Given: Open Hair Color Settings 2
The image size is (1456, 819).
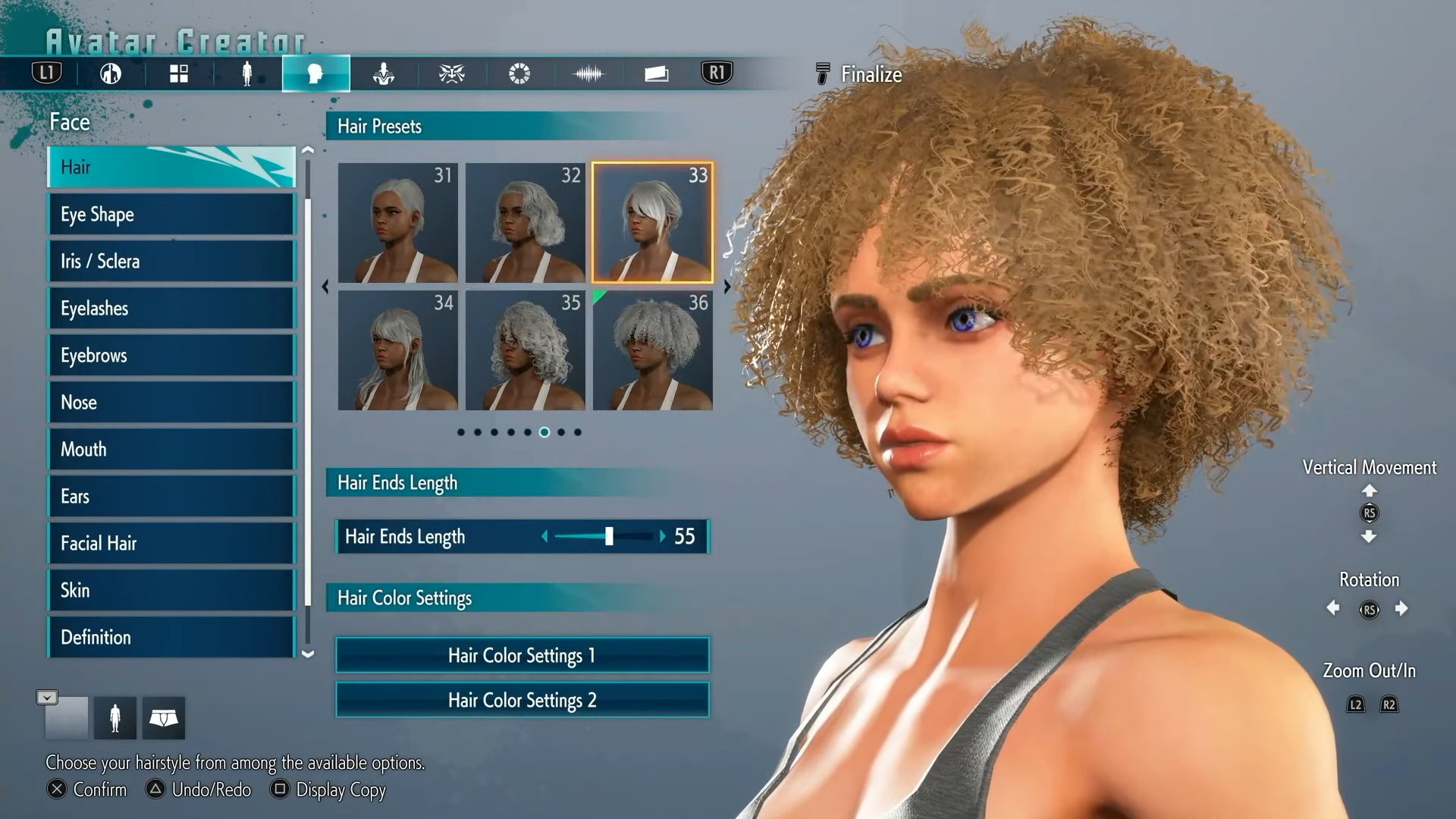Looking at the screenshot, I should [x=522, y=700].
